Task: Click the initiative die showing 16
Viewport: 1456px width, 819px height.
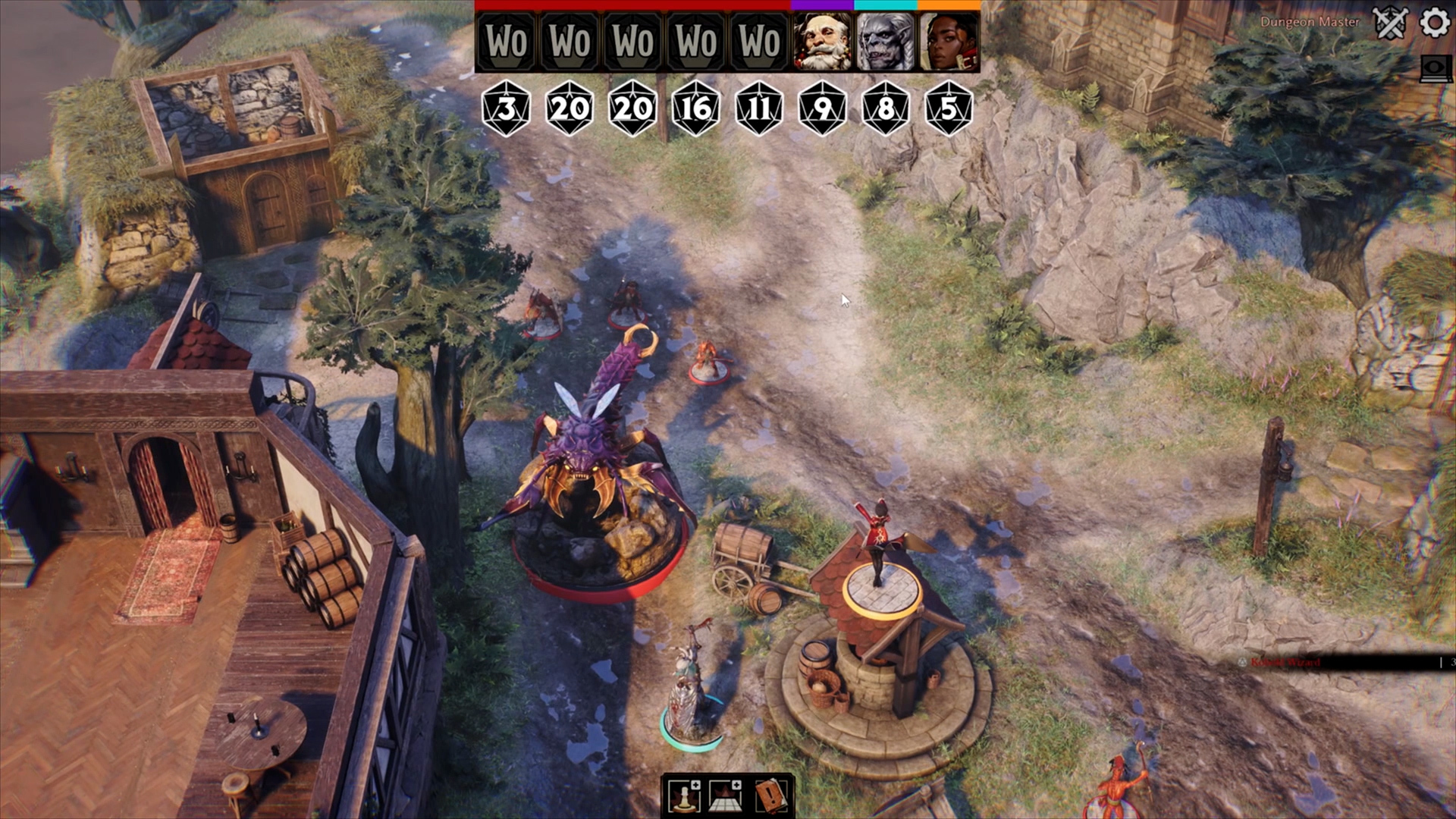Action: click(696, 108)
